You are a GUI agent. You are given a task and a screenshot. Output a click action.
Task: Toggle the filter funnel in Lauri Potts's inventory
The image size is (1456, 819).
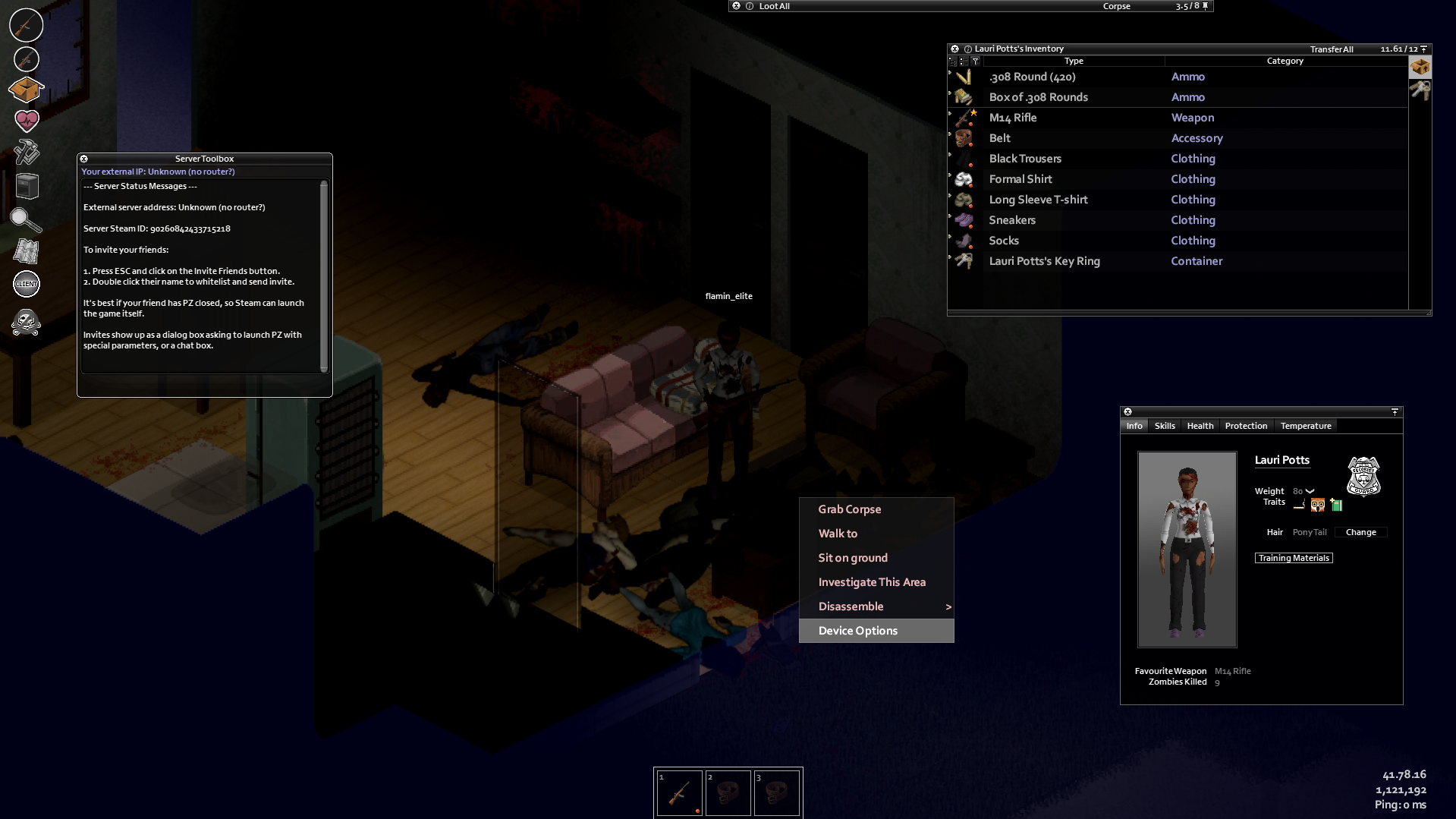(x=976, y=61)
